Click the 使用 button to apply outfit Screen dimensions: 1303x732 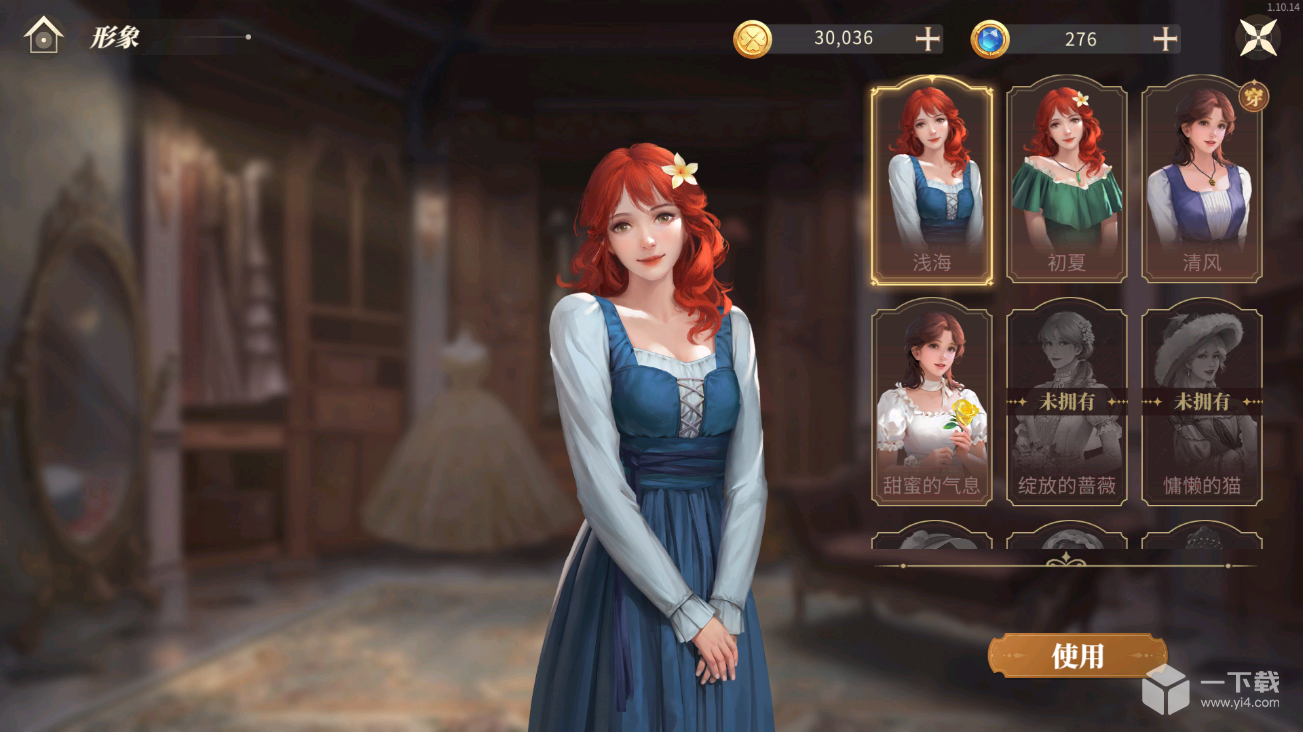click(x=1077, y=656)
